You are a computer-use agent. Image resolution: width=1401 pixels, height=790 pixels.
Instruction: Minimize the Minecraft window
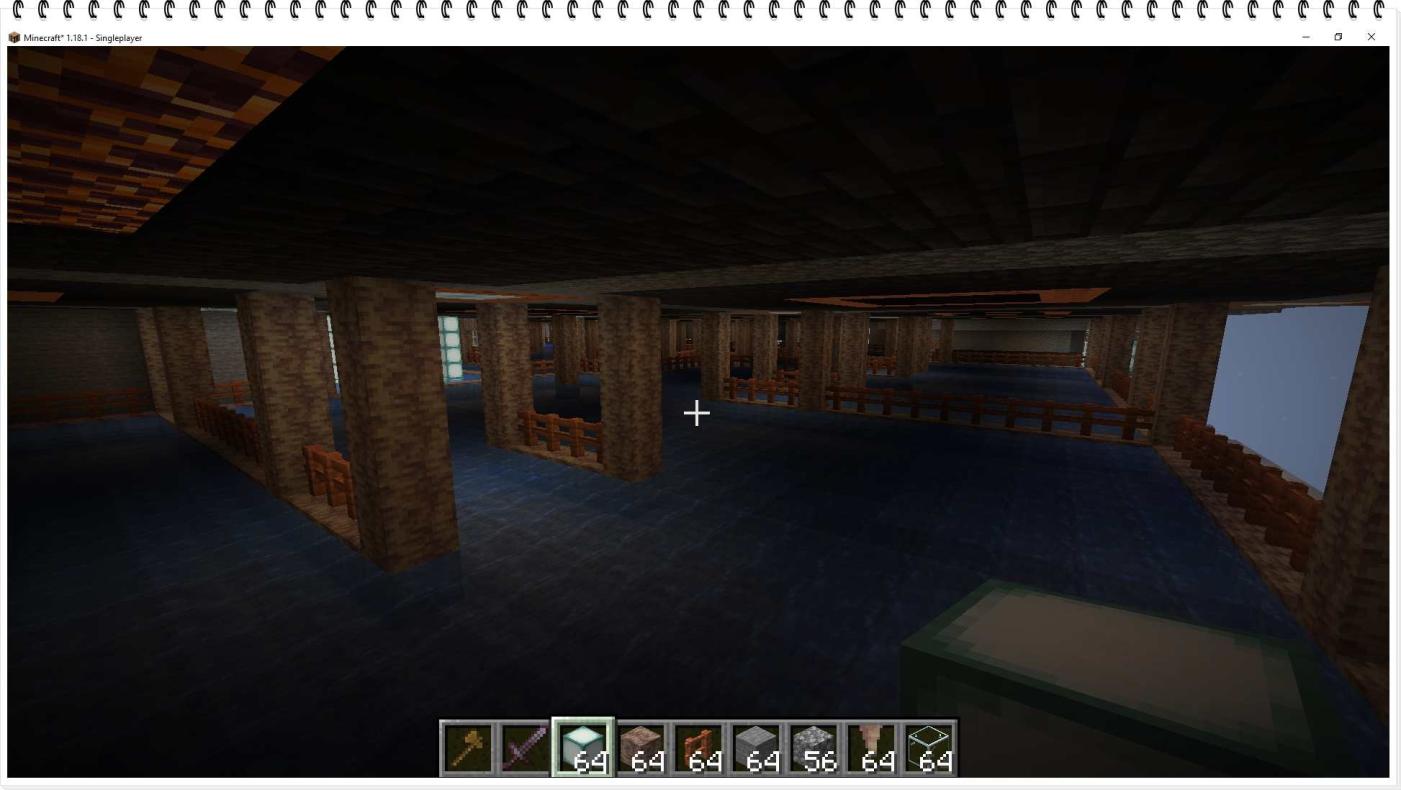coord(1306,37)
